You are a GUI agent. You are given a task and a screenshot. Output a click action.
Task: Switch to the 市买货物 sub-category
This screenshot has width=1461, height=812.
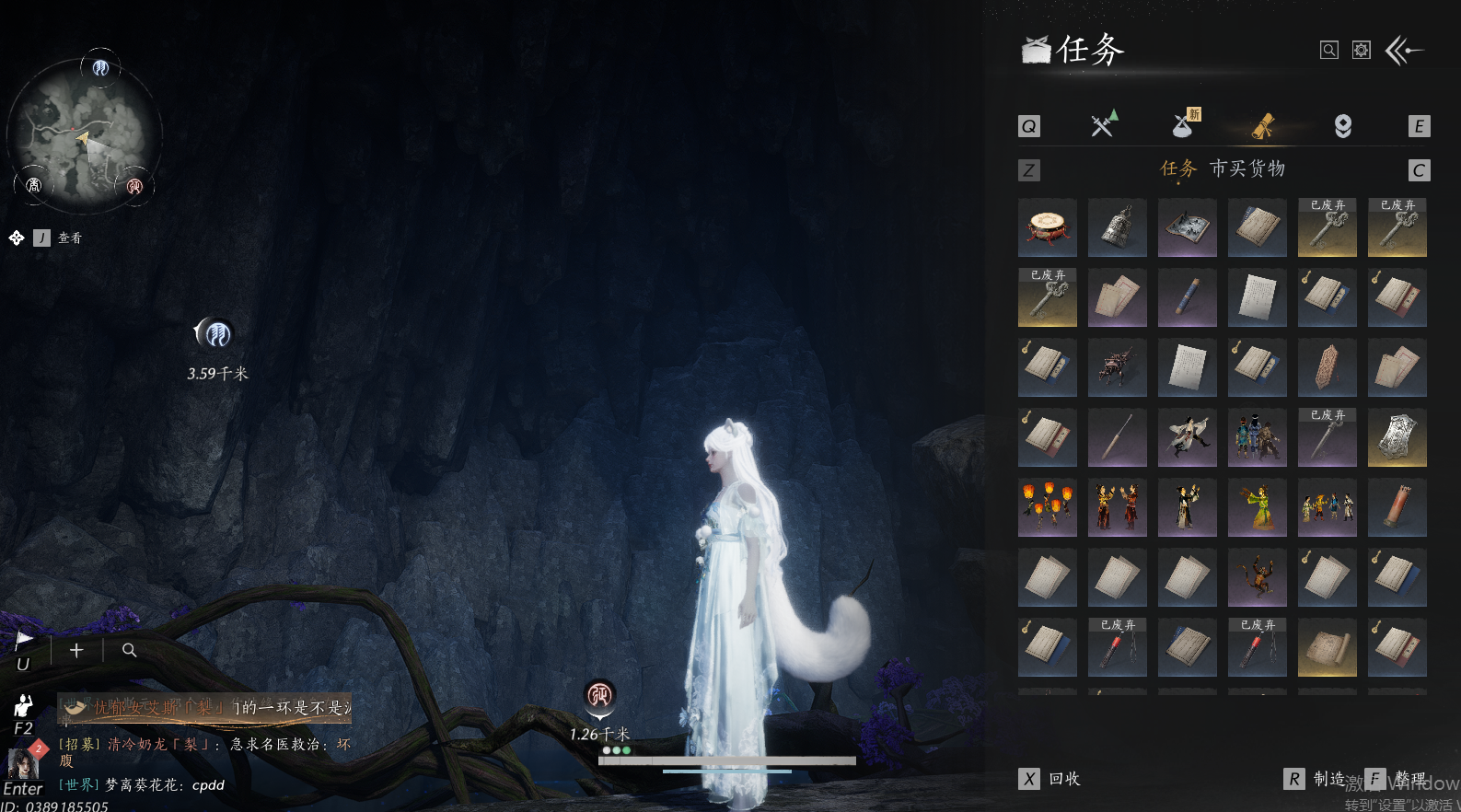point(1247,168)
